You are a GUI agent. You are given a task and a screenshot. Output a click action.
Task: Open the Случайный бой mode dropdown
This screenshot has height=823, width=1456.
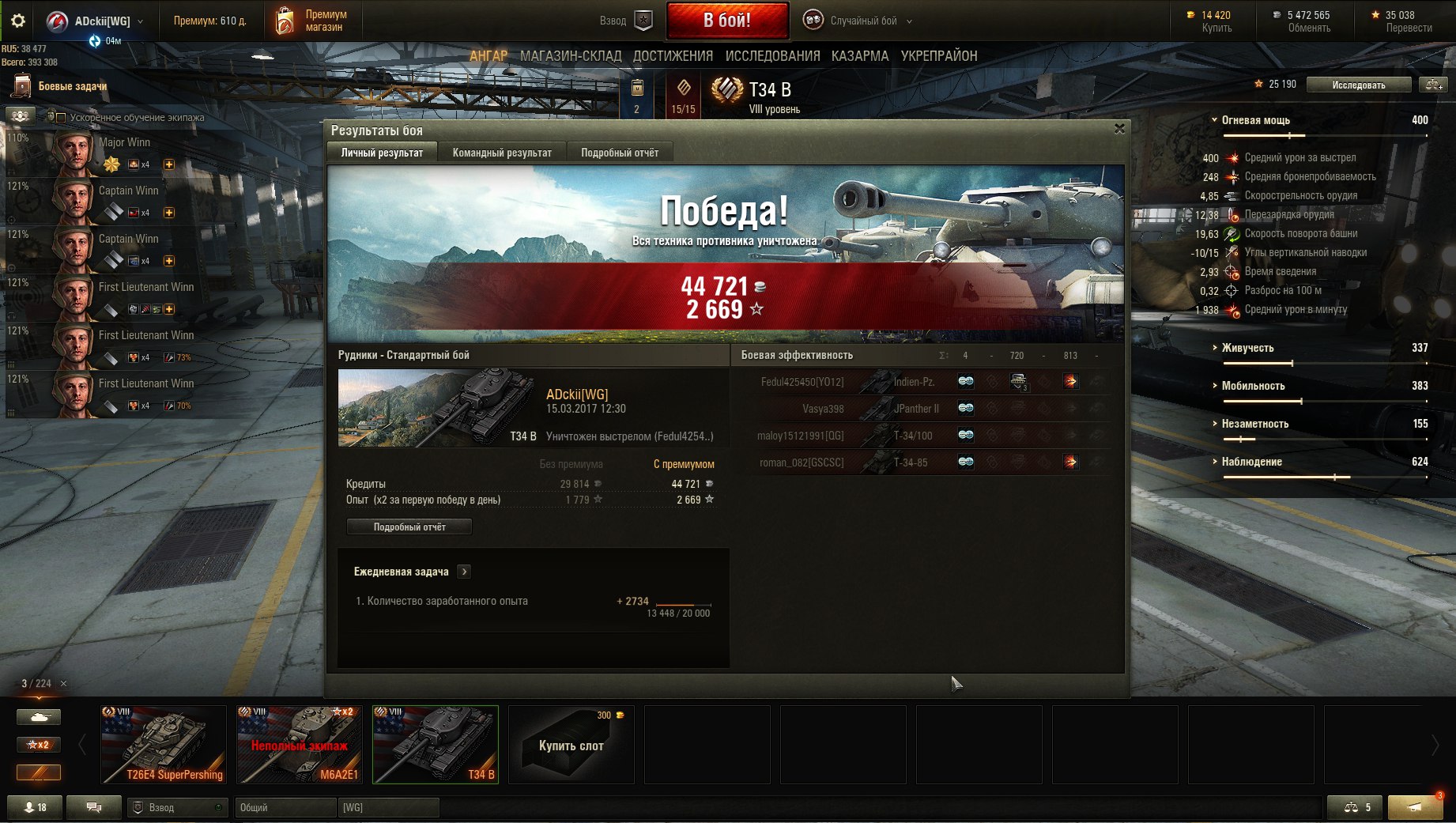pos(863,21)
